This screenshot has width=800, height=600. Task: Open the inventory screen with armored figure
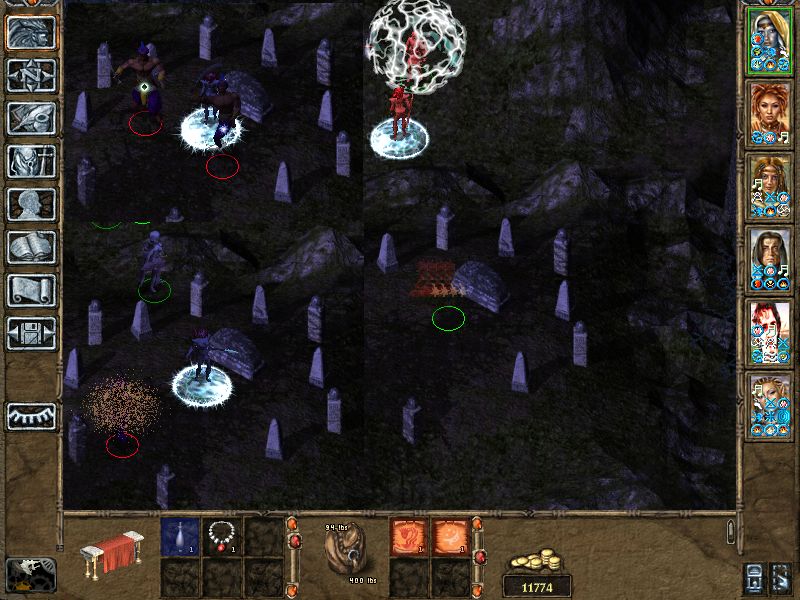pyautogui.click(x=31, y=161)
